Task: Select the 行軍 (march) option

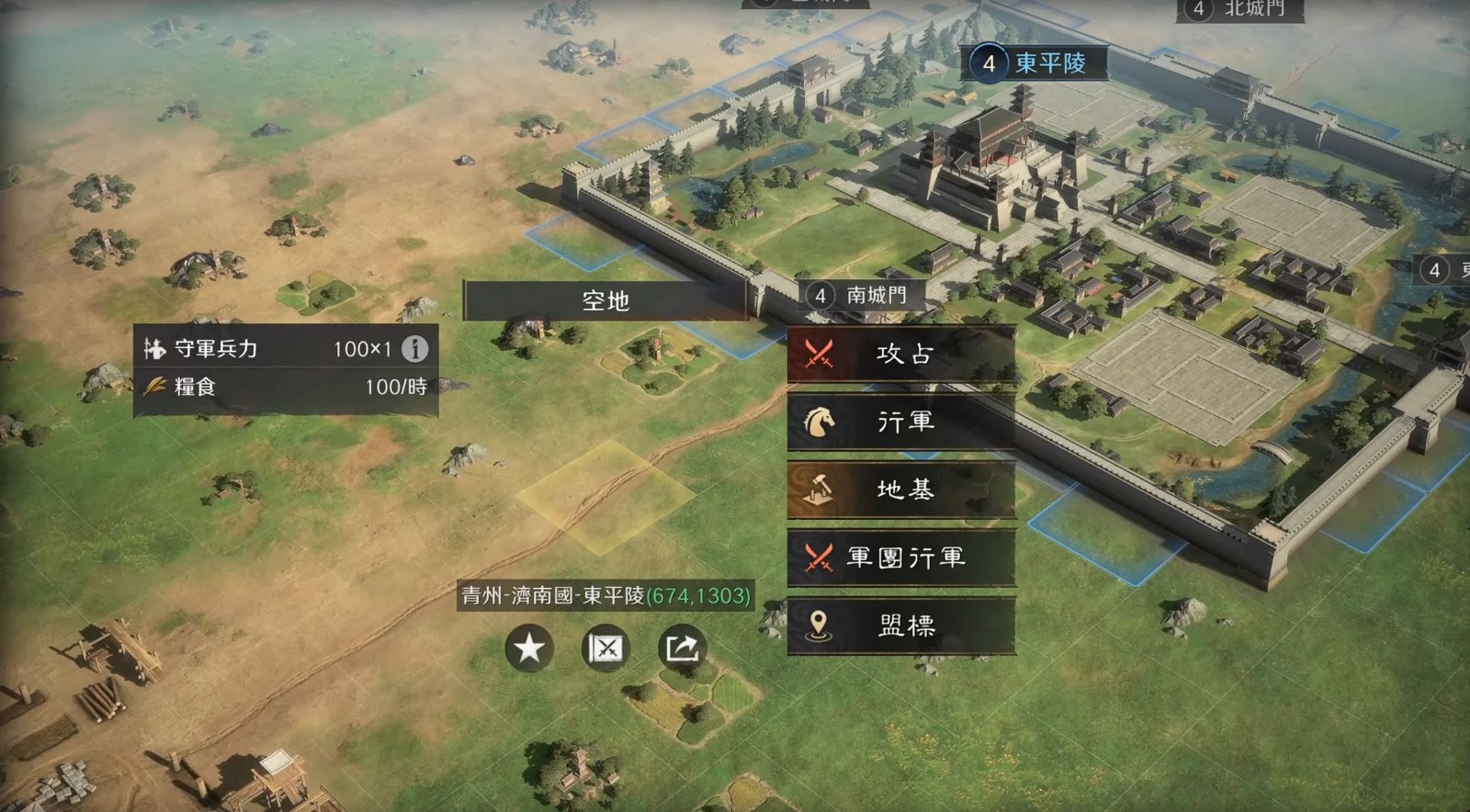Action: click(901, 422)
